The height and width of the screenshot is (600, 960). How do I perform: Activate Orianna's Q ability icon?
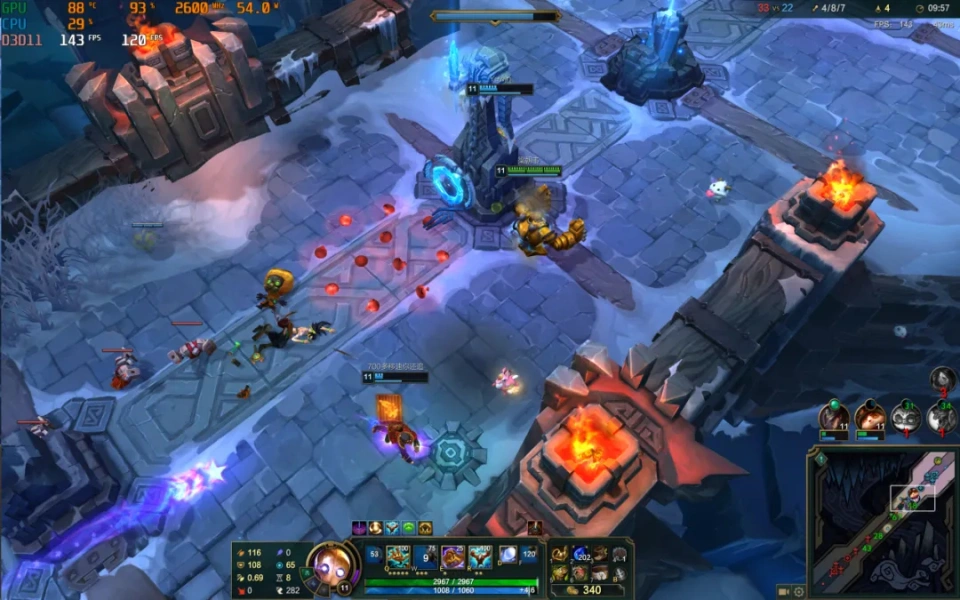click(x=399, y=557)
